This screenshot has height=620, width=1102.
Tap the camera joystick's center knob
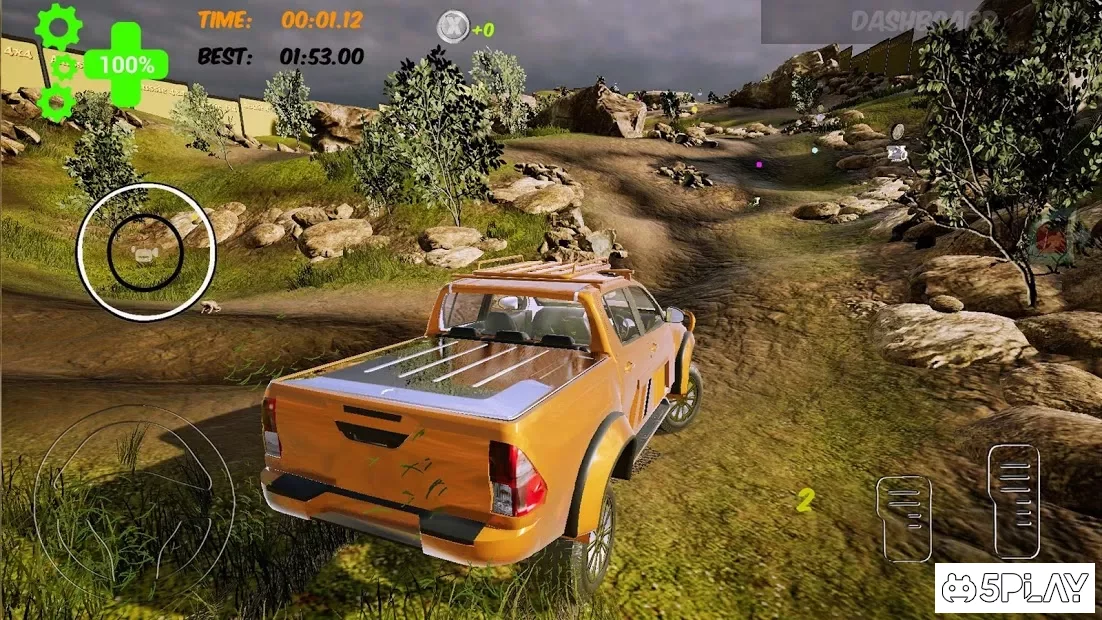tap(145, 255)
